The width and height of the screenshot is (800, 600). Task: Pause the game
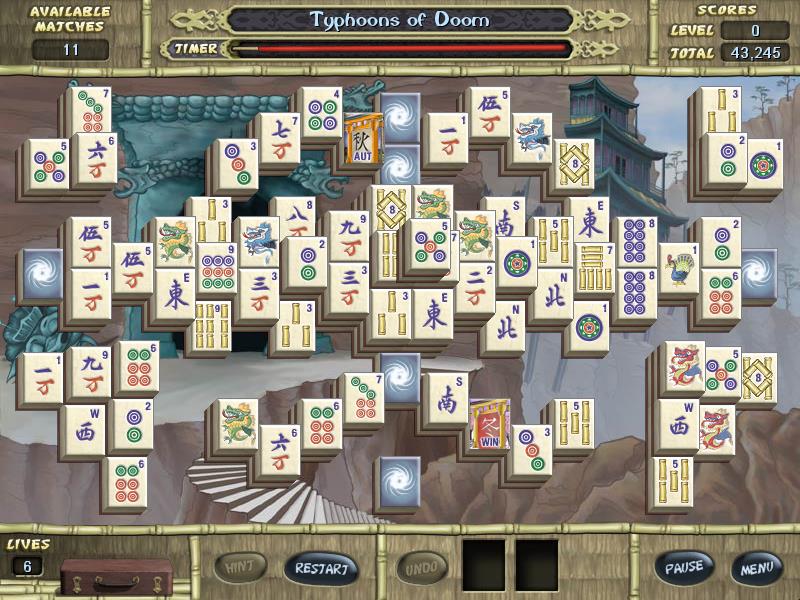[x=684, y=567]
